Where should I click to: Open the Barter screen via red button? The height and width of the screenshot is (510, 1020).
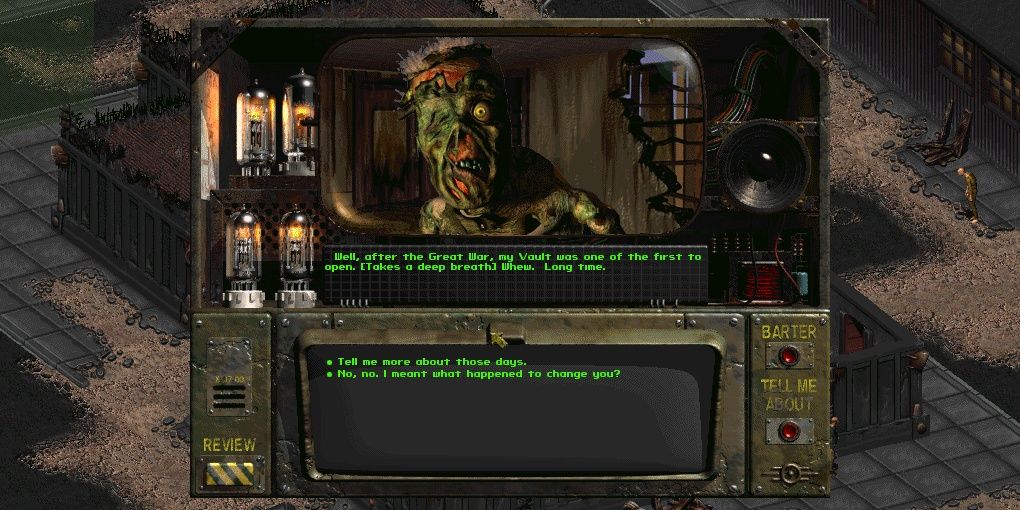coord(789,355)
